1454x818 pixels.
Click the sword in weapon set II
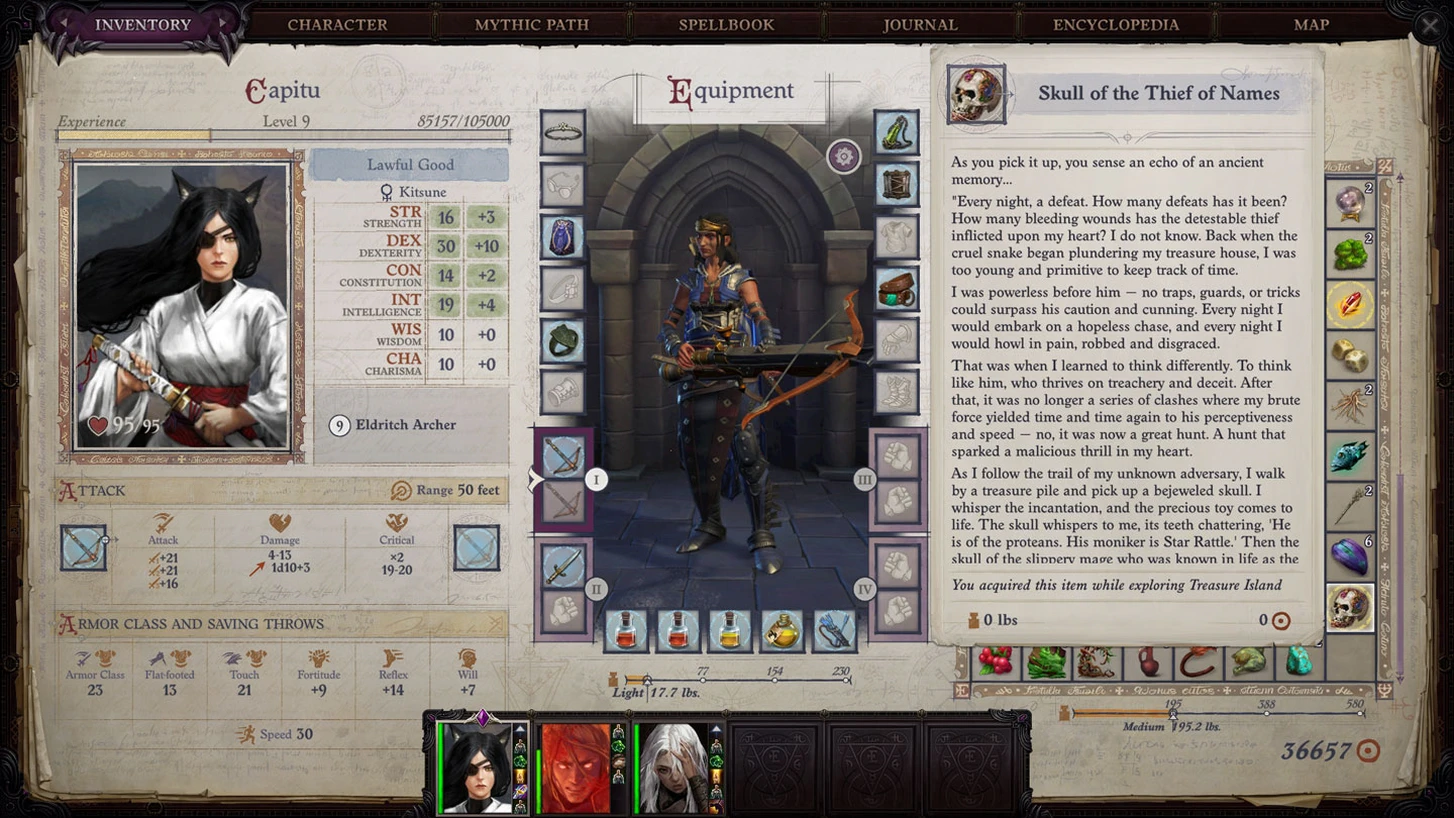[563, 566]
